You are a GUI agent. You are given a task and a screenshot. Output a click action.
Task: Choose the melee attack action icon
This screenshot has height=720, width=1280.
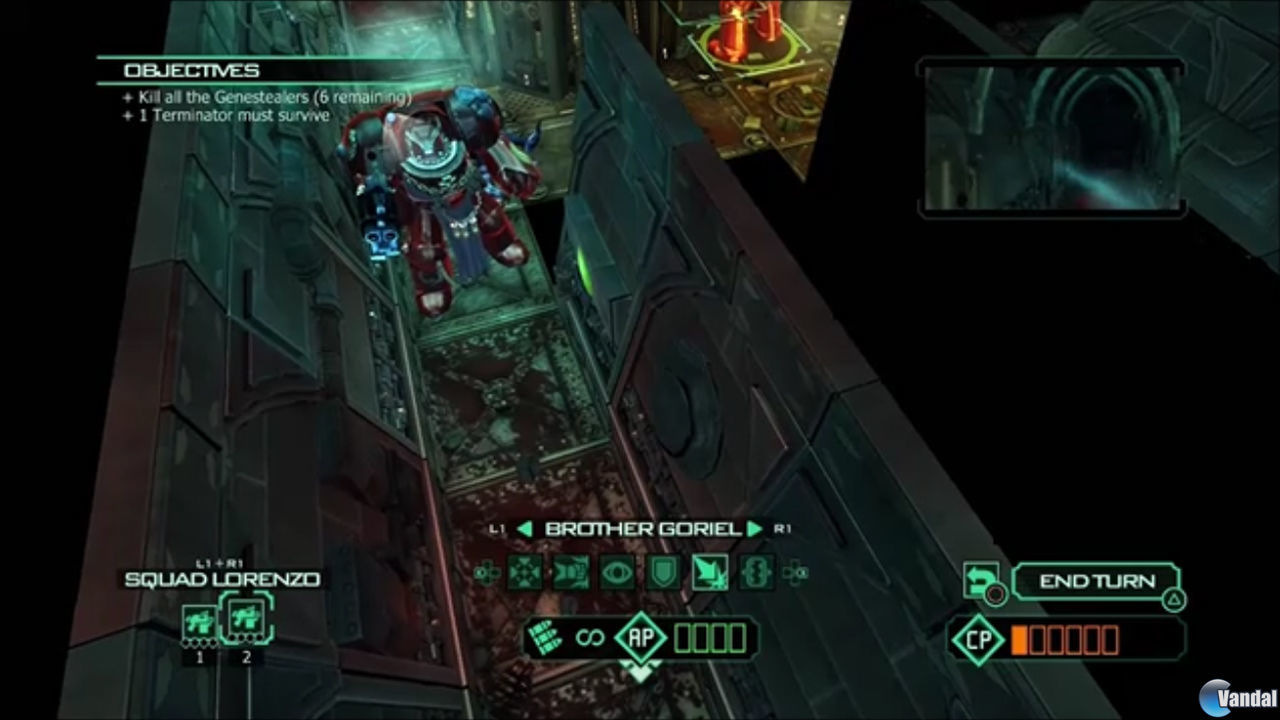pos(712,572)
